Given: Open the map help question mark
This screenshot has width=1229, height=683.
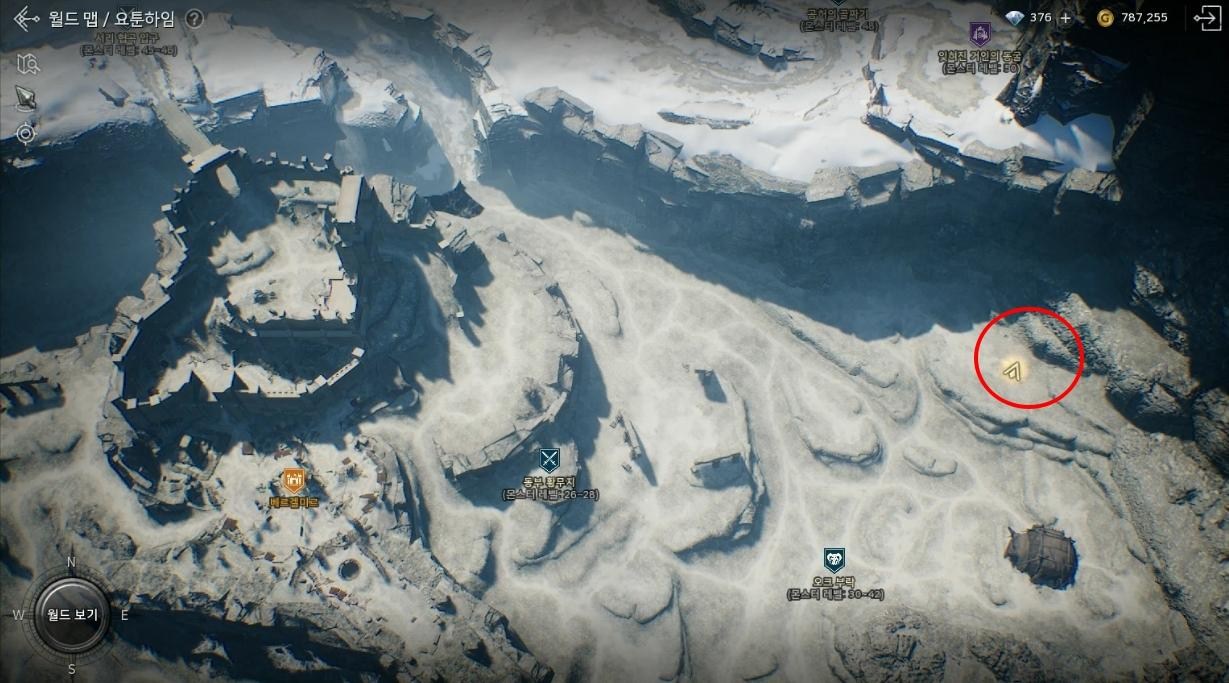Looking at the screenshot, I should point(194,19).
